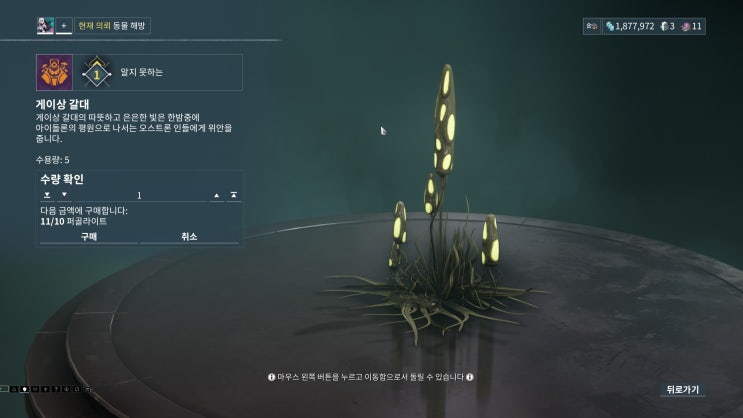743x418 pixels.
Task: Open the player profile avatar
Action: coord(45,26)
